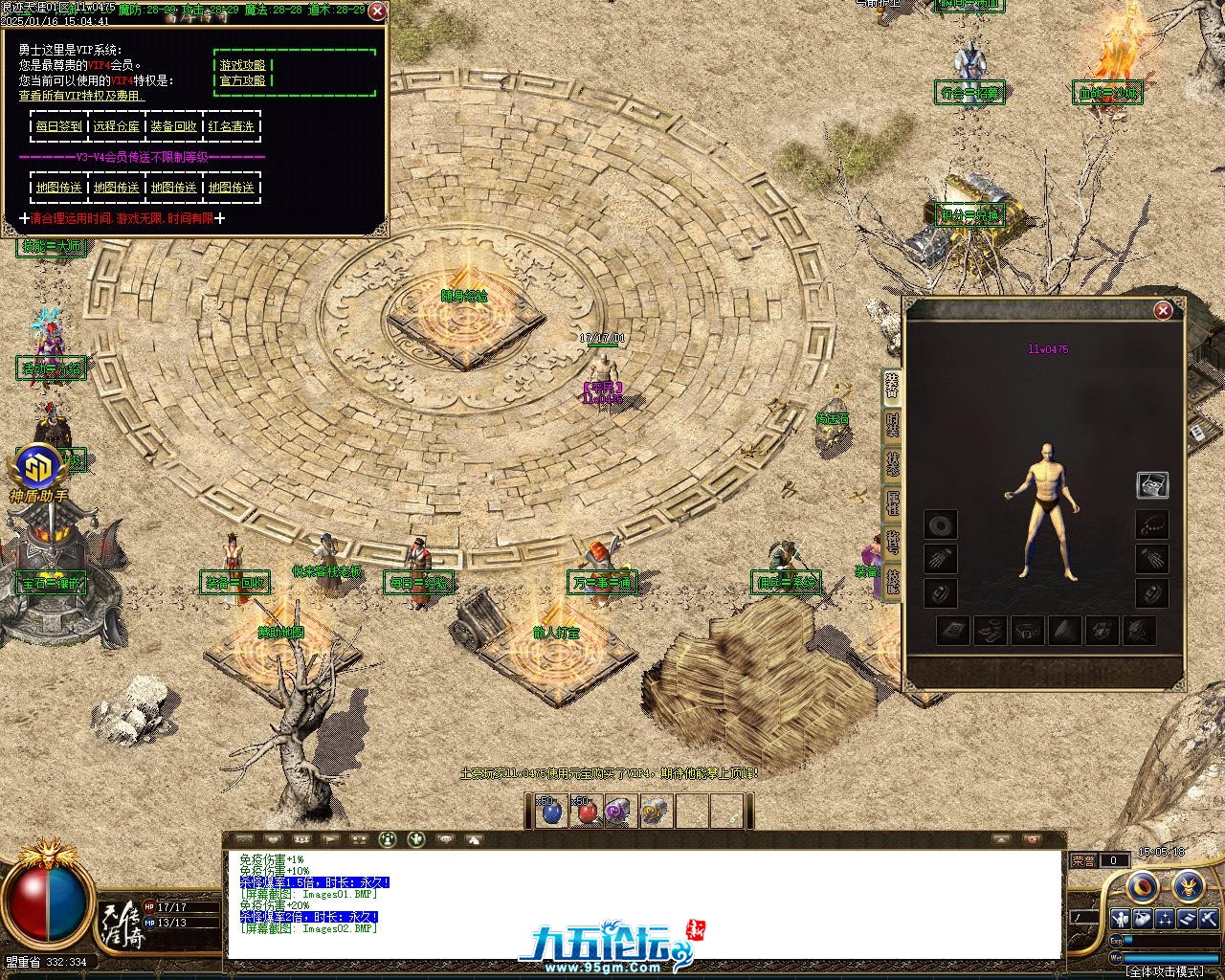Choose 红名清洗 red-name cleansing
The width and height of the screenshot is (1225, 980).
pos(232,126)
